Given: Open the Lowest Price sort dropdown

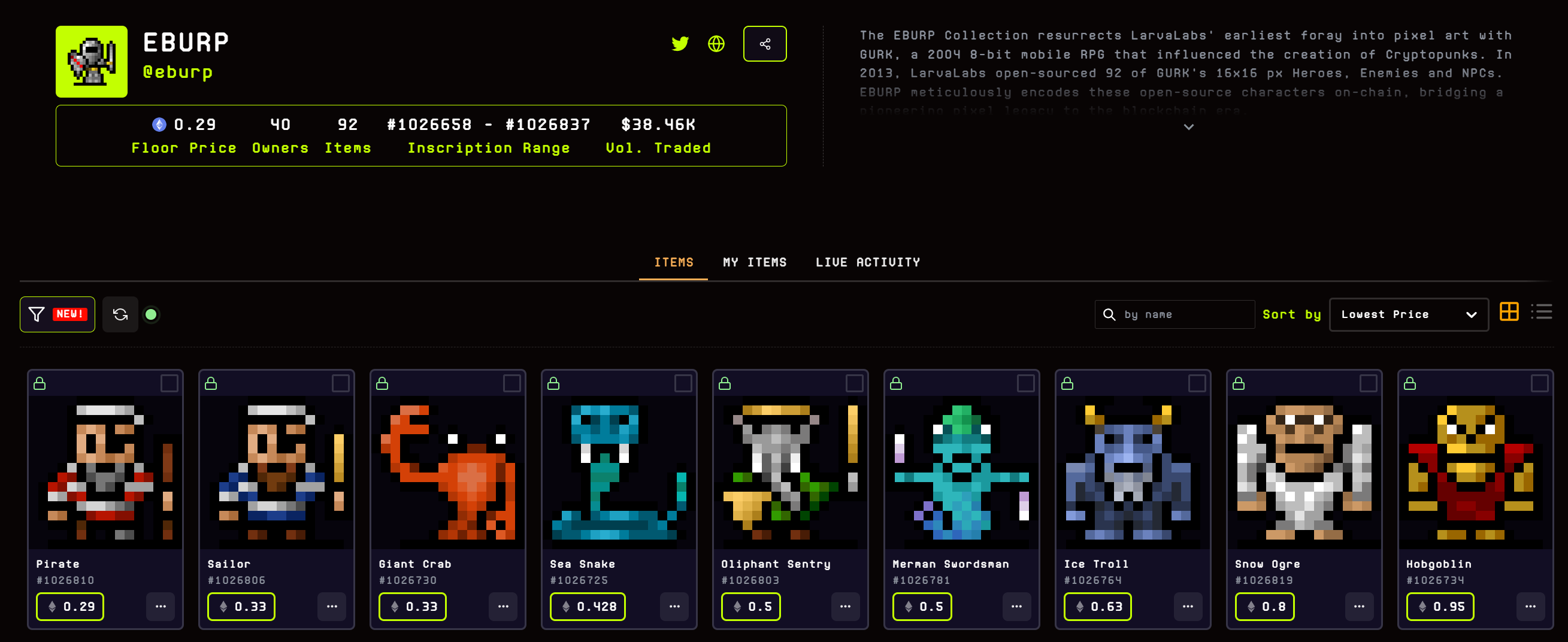Looking at the screenshot, I should [x=1409, y=314].
